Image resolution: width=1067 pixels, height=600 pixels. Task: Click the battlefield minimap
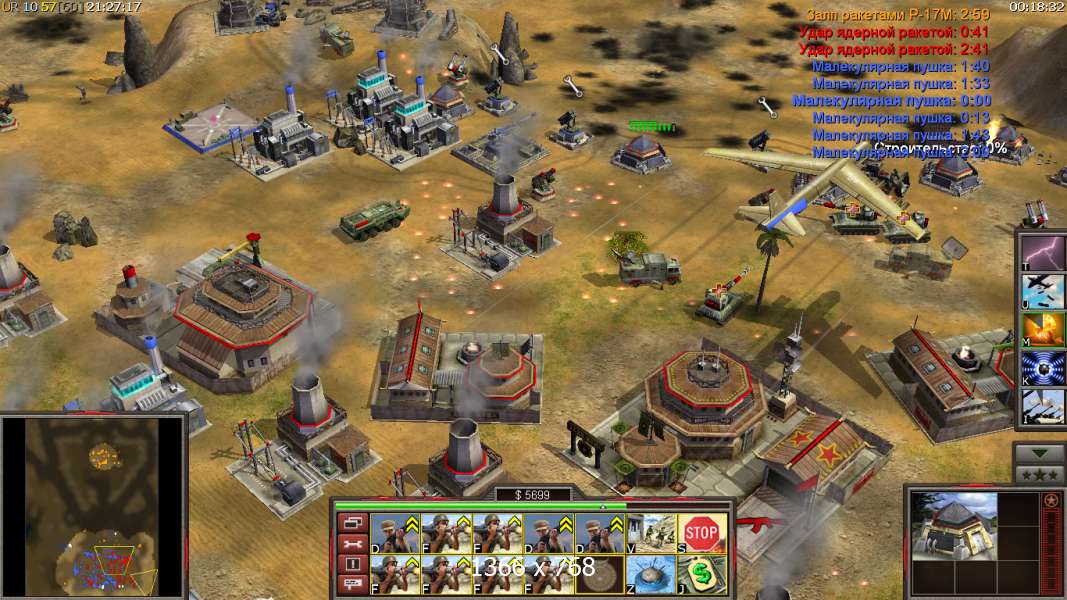click(x=93, y=506)
